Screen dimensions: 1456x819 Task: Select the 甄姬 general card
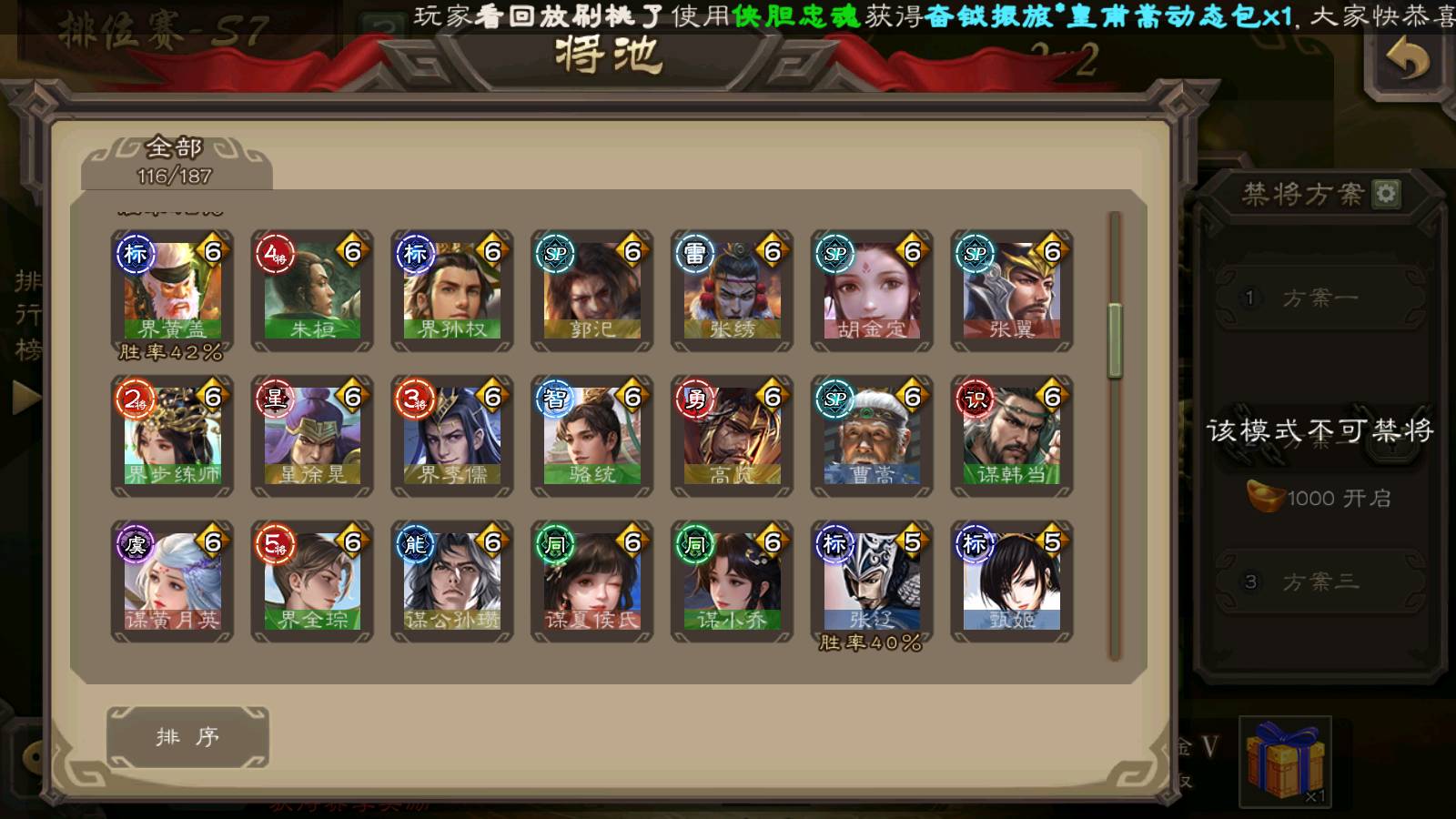pos(1012,581)
